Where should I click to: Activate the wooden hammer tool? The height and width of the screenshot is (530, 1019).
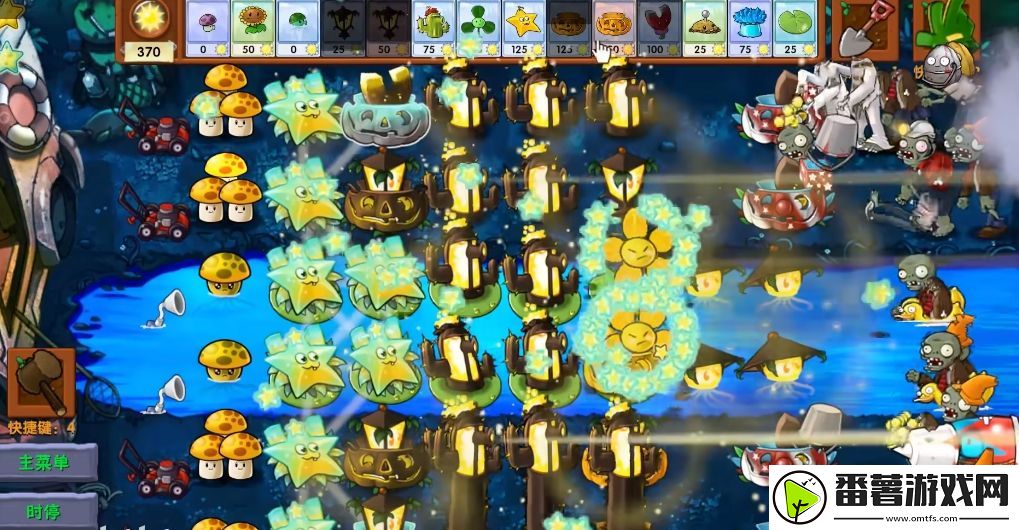(42, 381)
